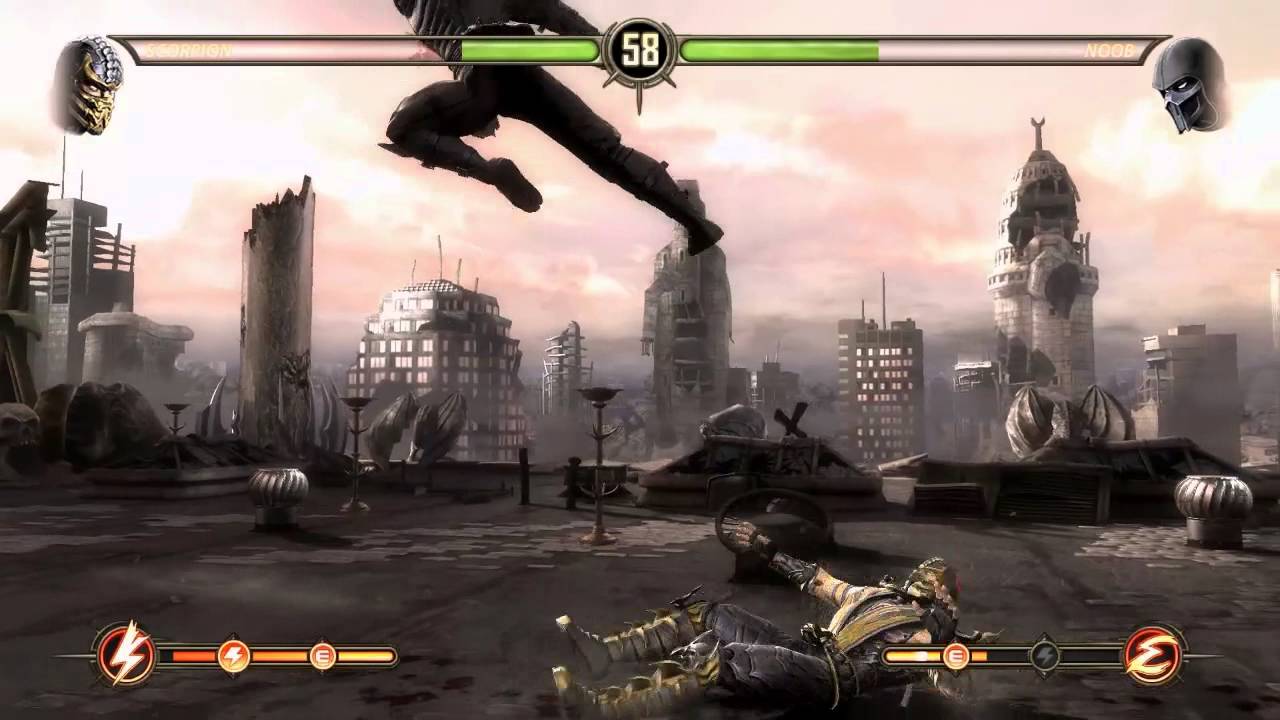
Task: Click Scorpion's character portrait
Action: pyautogui.click(x=88, y=85)
